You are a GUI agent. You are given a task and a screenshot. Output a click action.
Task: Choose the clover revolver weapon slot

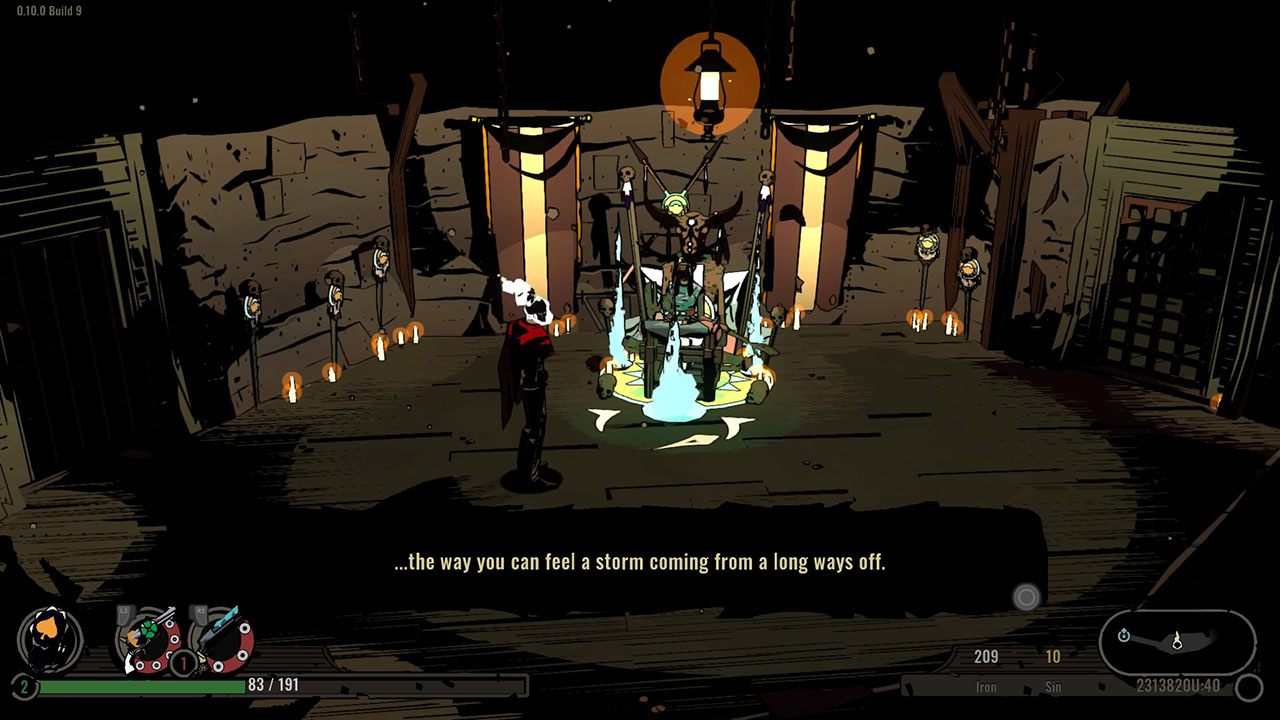click(148, 638)
